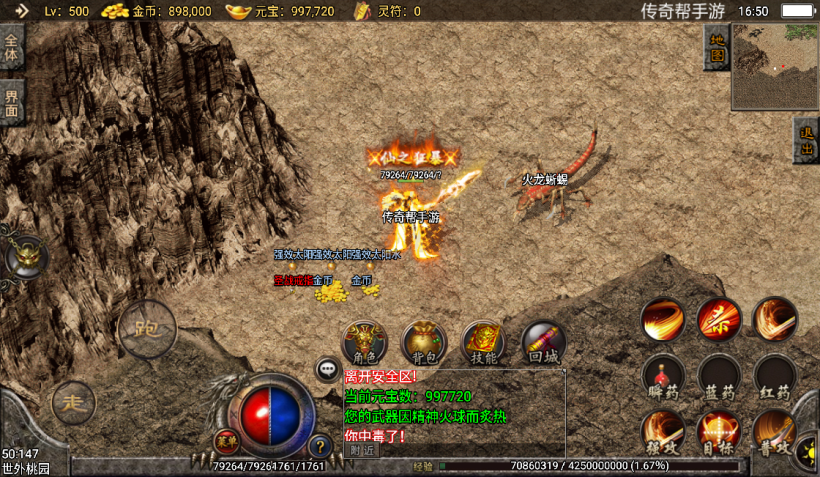Tap the 走 walk button
This screenshot has height=477, width=820.
[x=72, y=402]
